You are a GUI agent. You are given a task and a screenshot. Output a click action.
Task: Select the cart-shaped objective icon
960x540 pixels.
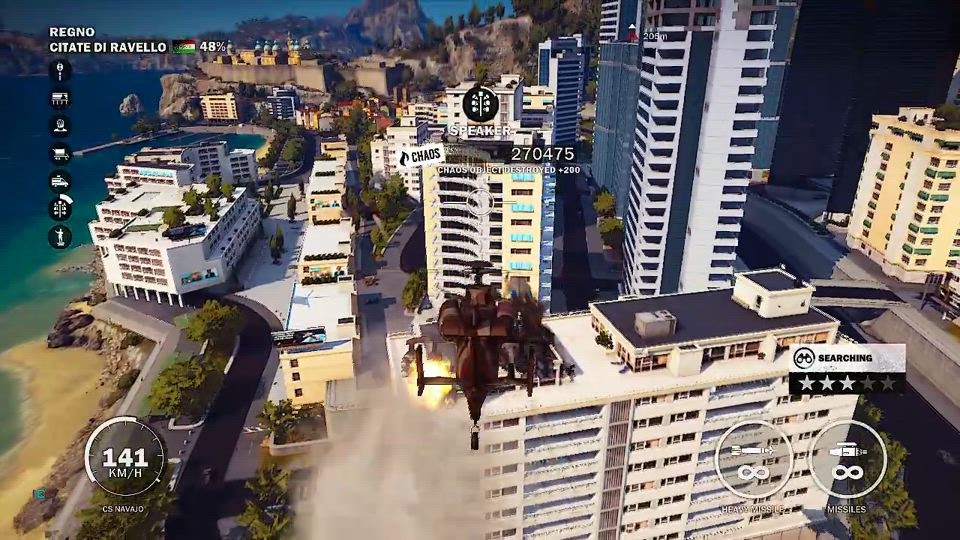click(x=60, y=154)
